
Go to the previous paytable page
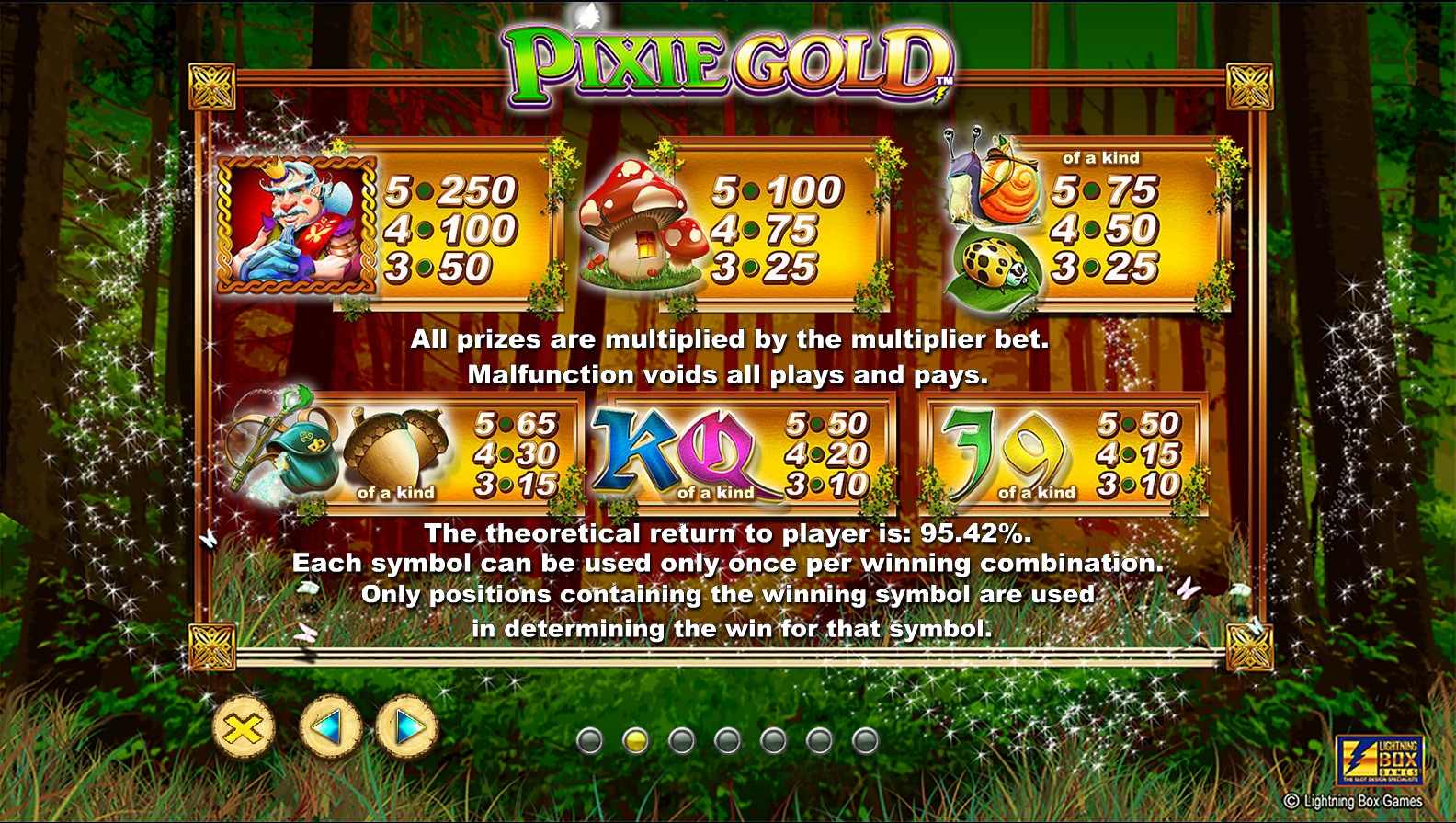[x=330, y=727]
